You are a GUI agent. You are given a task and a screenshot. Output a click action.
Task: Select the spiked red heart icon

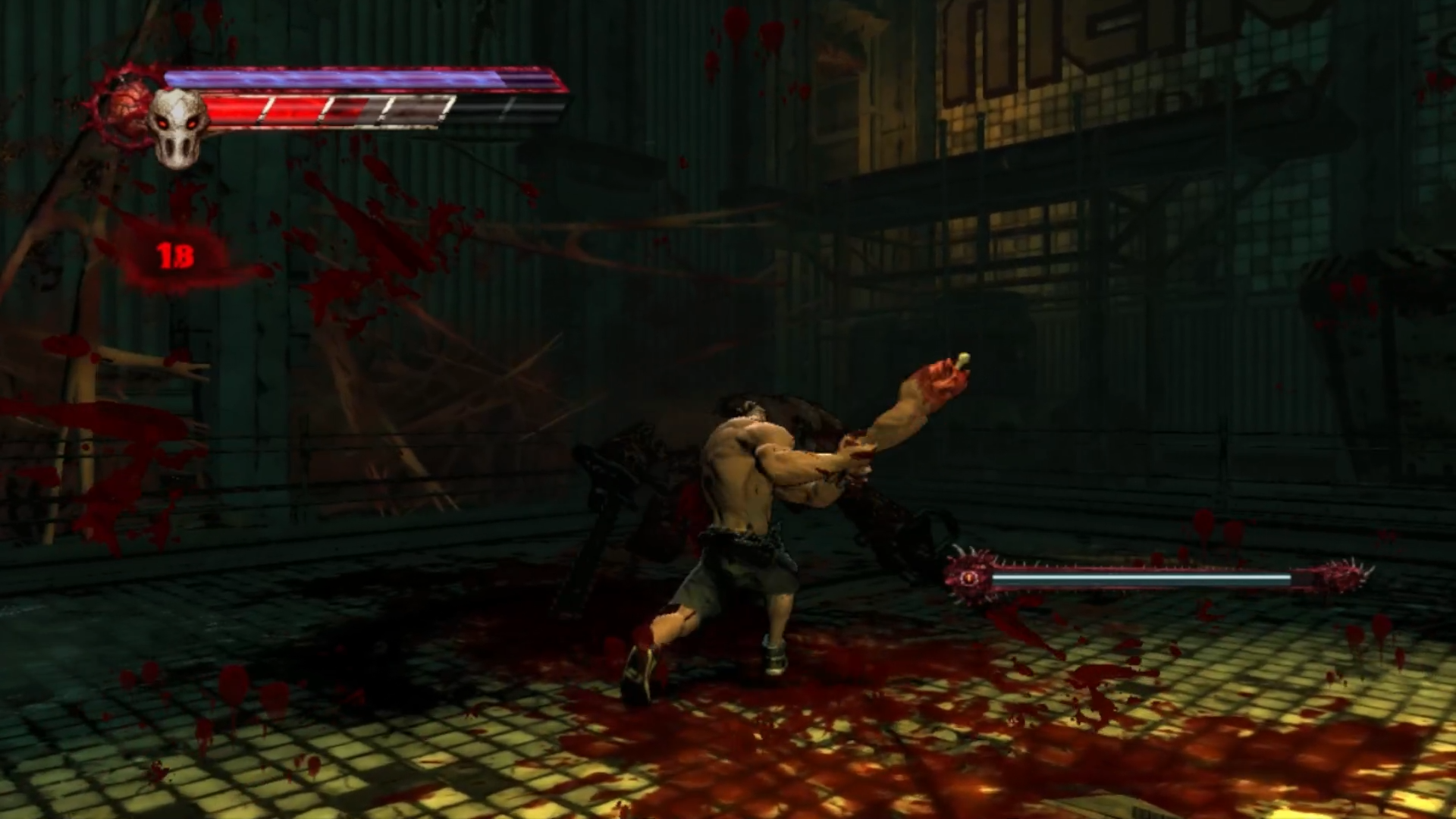[x=124, y=106]
